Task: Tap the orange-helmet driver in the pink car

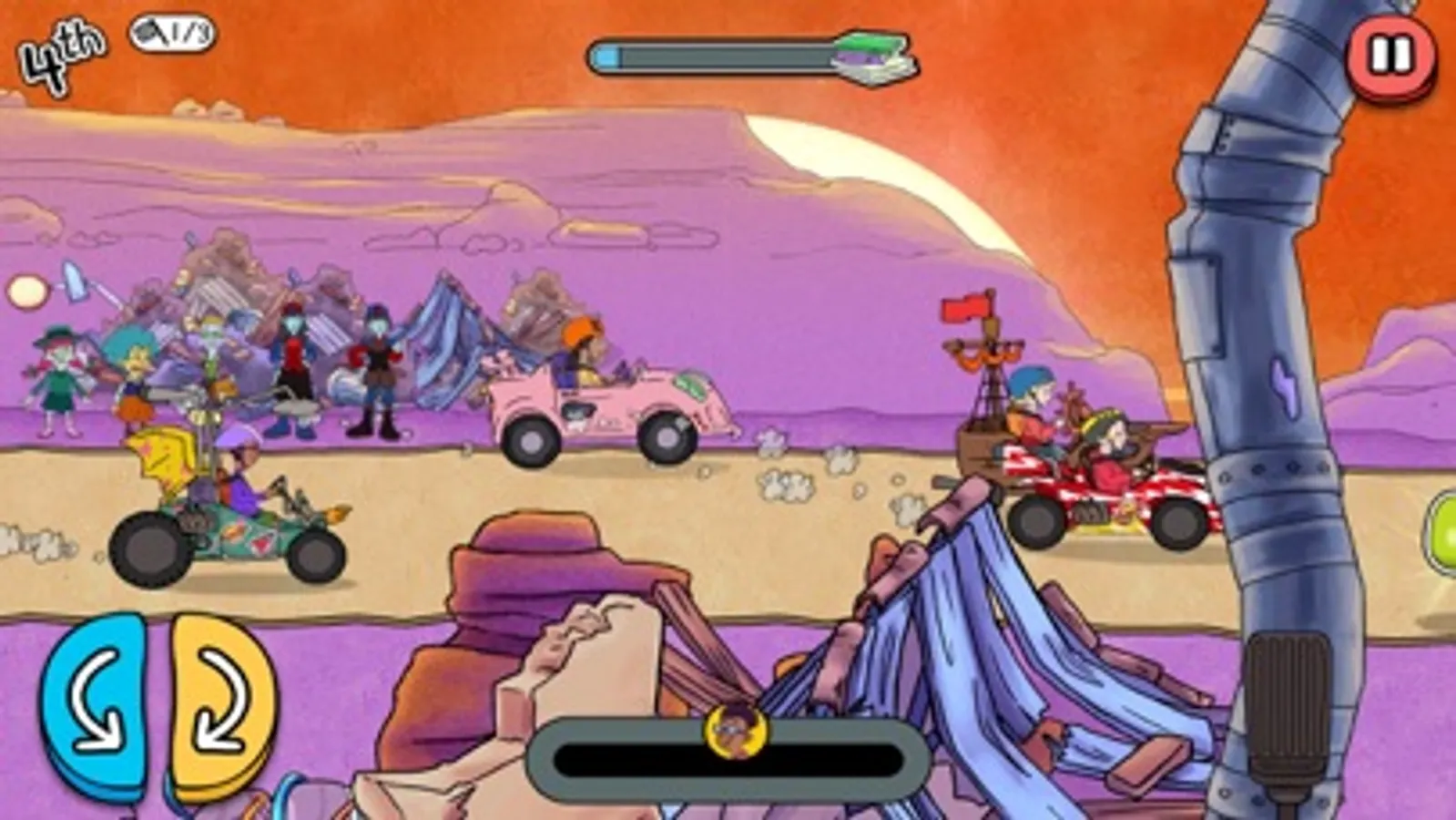Action: click(x=583, y=346)
